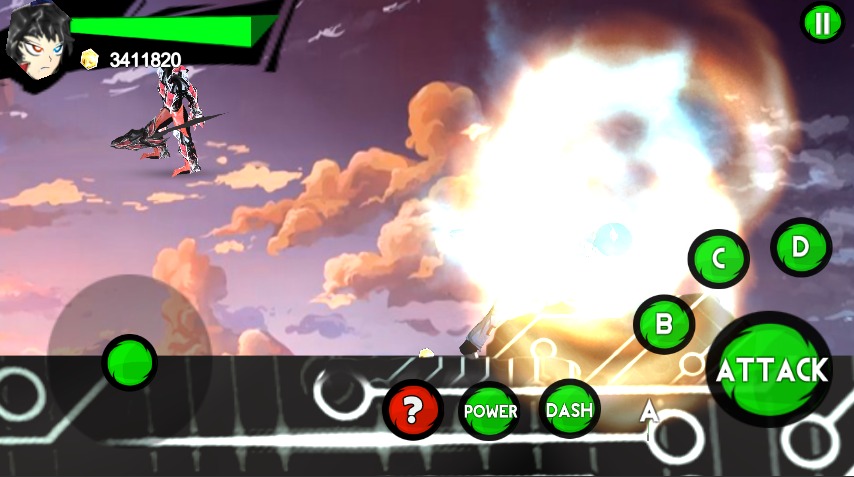Use the C skill button
This screenshot has width=854, height=477.
[718, 258]
